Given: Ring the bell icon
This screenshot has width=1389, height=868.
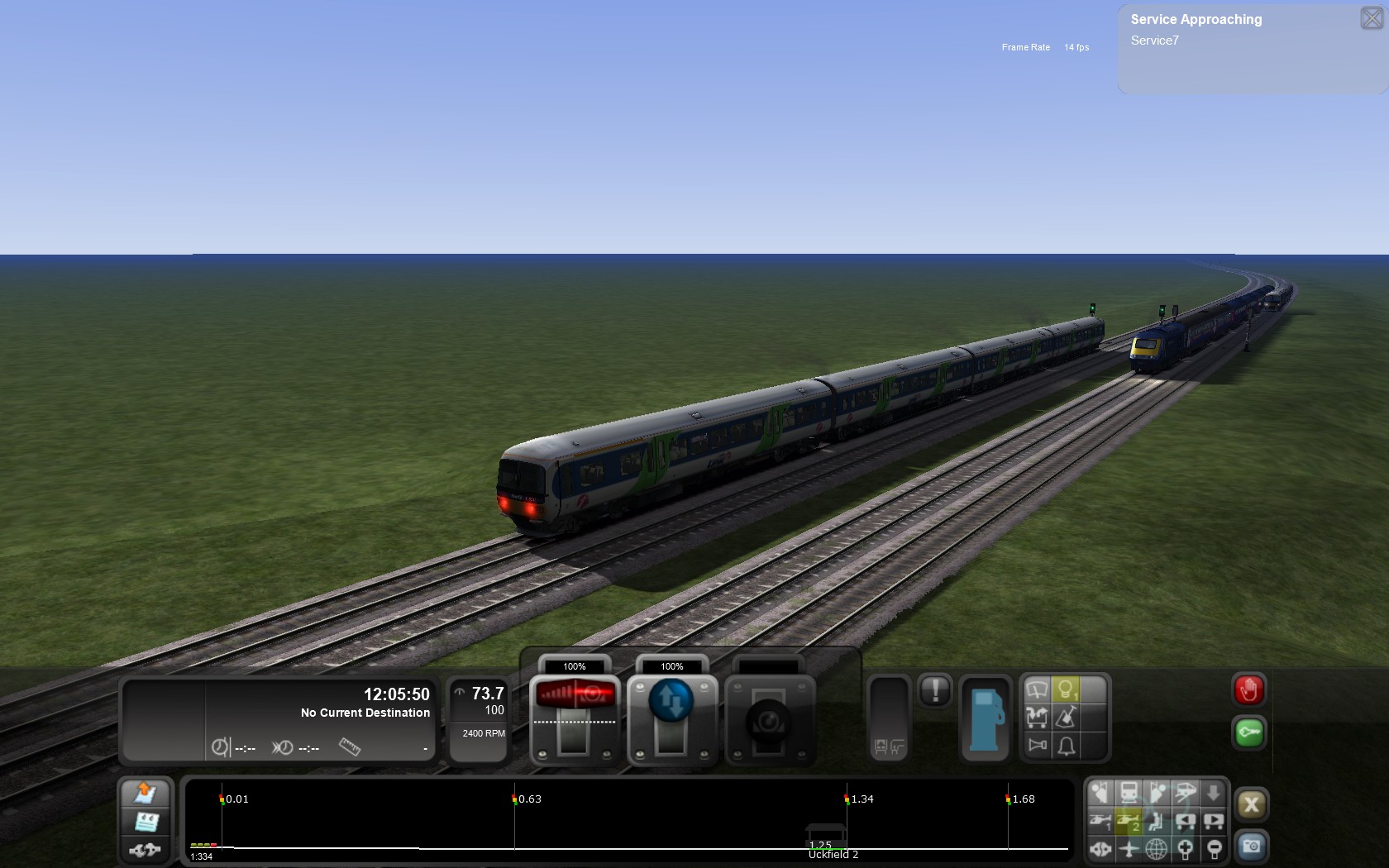Looking at the screenshot, I should [x=1067, y=746].
